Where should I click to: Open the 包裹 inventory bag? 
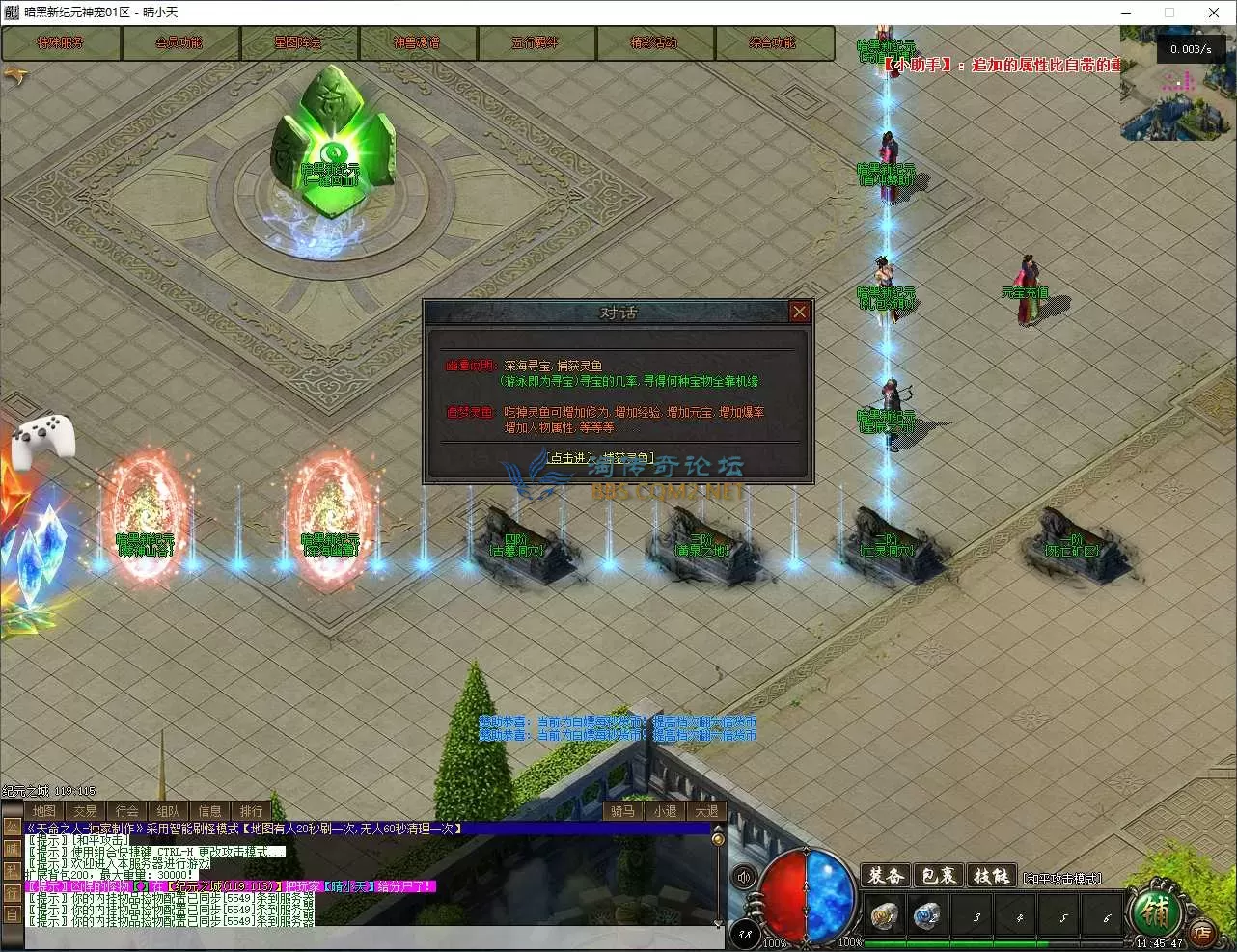point(938,875)
